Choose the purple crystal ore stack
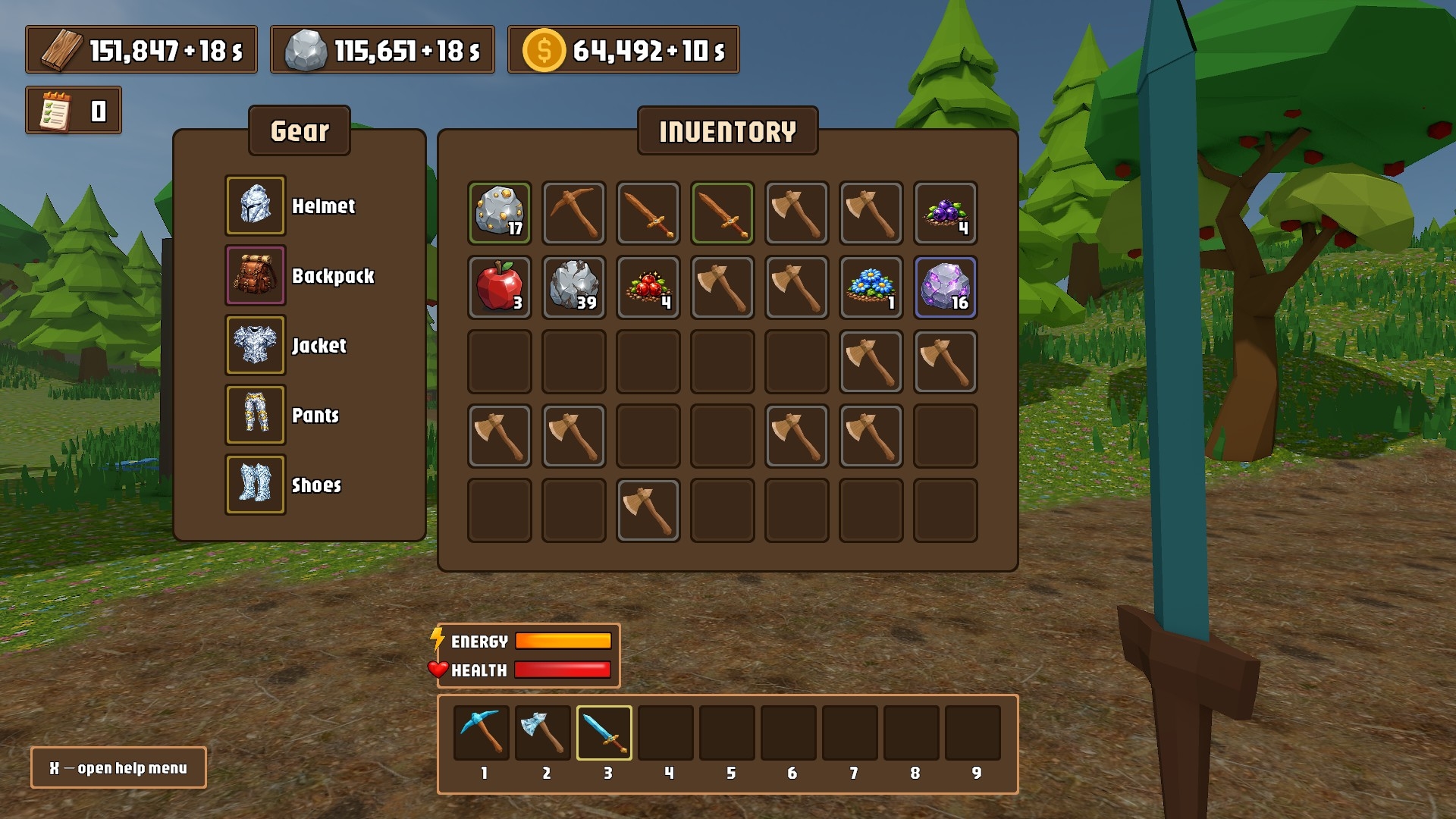The height and width of the screenshot is (819, 1456). click(x=945, y=287)
